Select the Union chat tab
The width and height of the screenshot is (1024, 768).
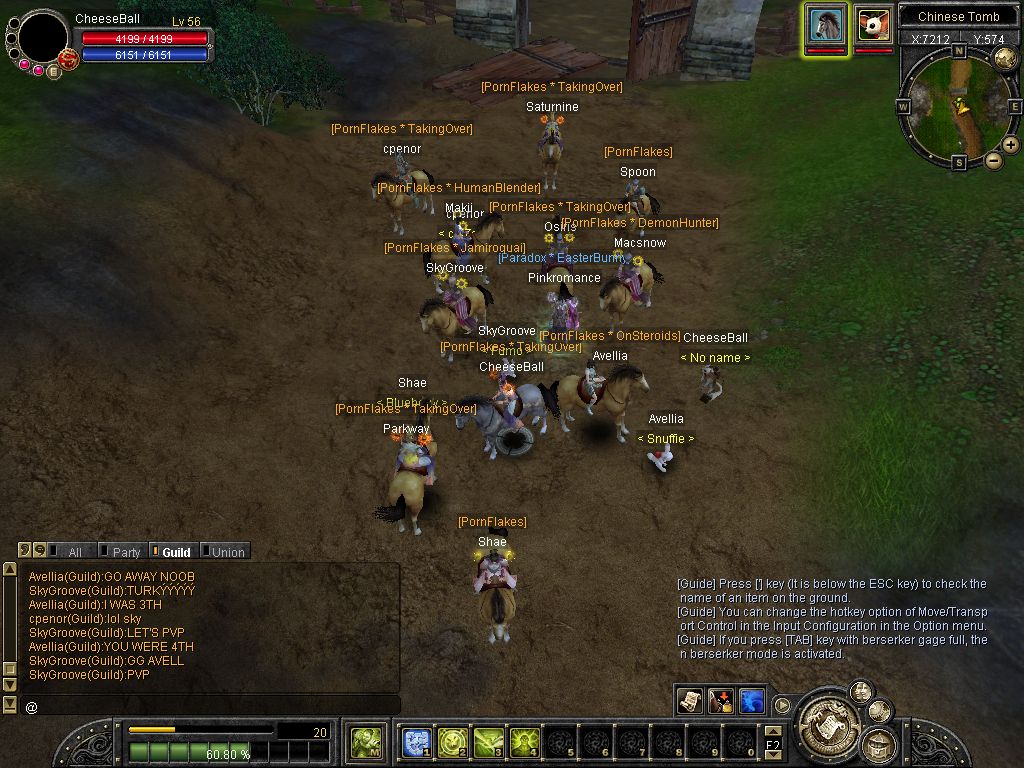click(224, 552)
